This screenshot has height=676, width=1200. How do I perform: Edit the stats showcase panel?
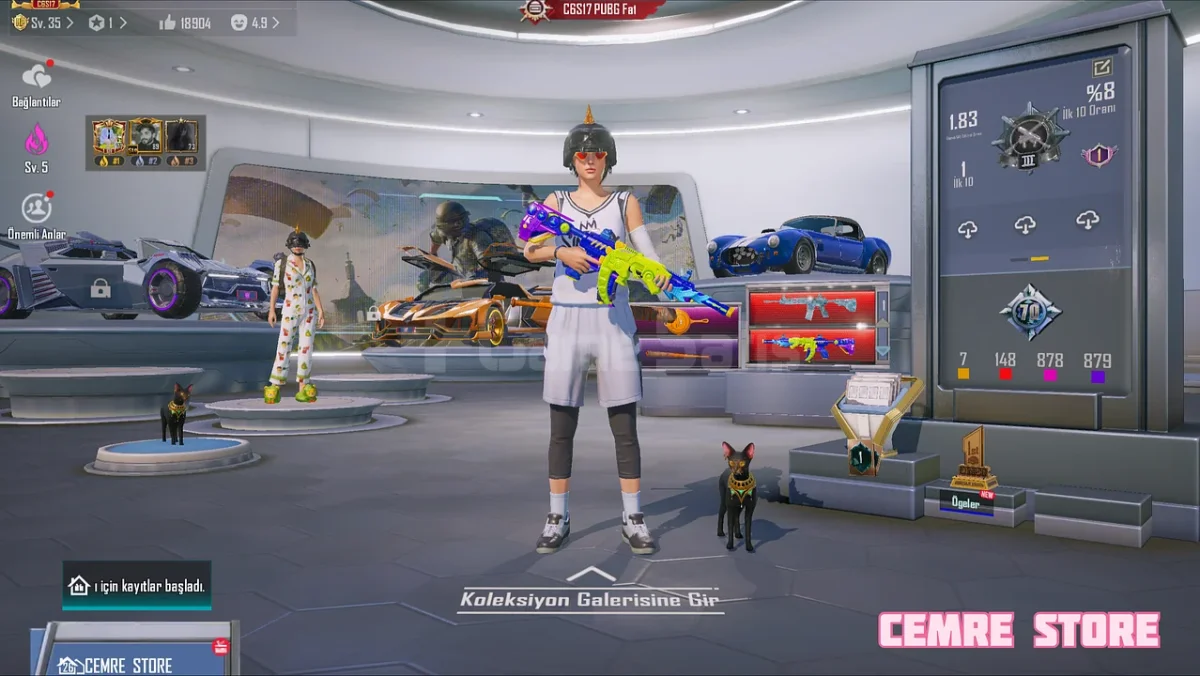[x=1102, y=67]
